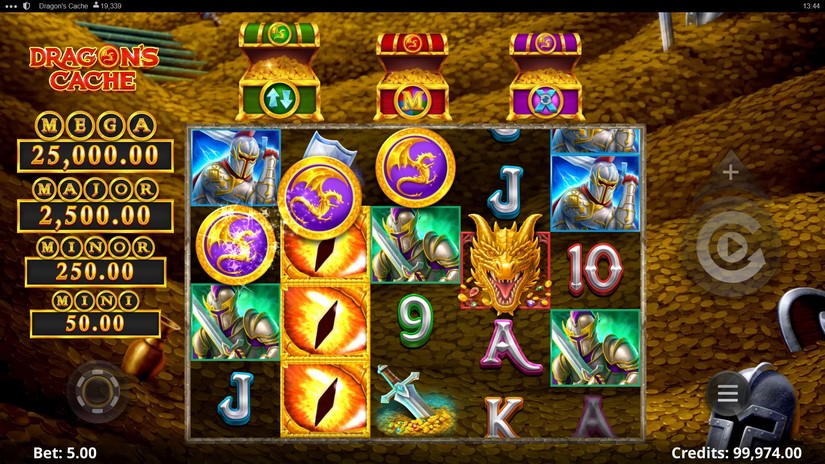
Task: Click the shield icon in the top bar
Action: [25, 6]
